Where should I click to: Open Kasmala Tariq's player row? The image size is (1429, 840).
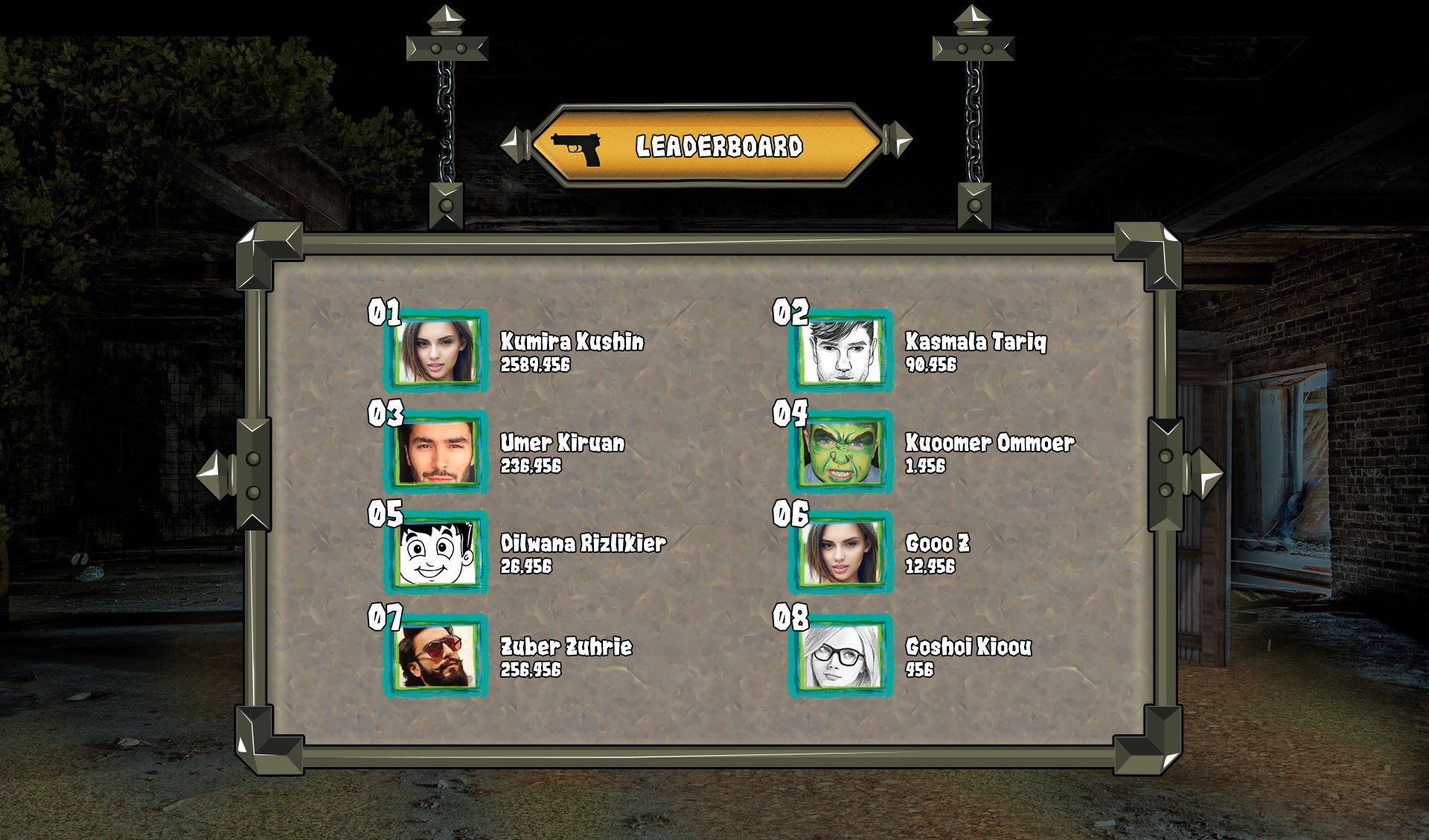pyautogui.click(x=975, y=342)
